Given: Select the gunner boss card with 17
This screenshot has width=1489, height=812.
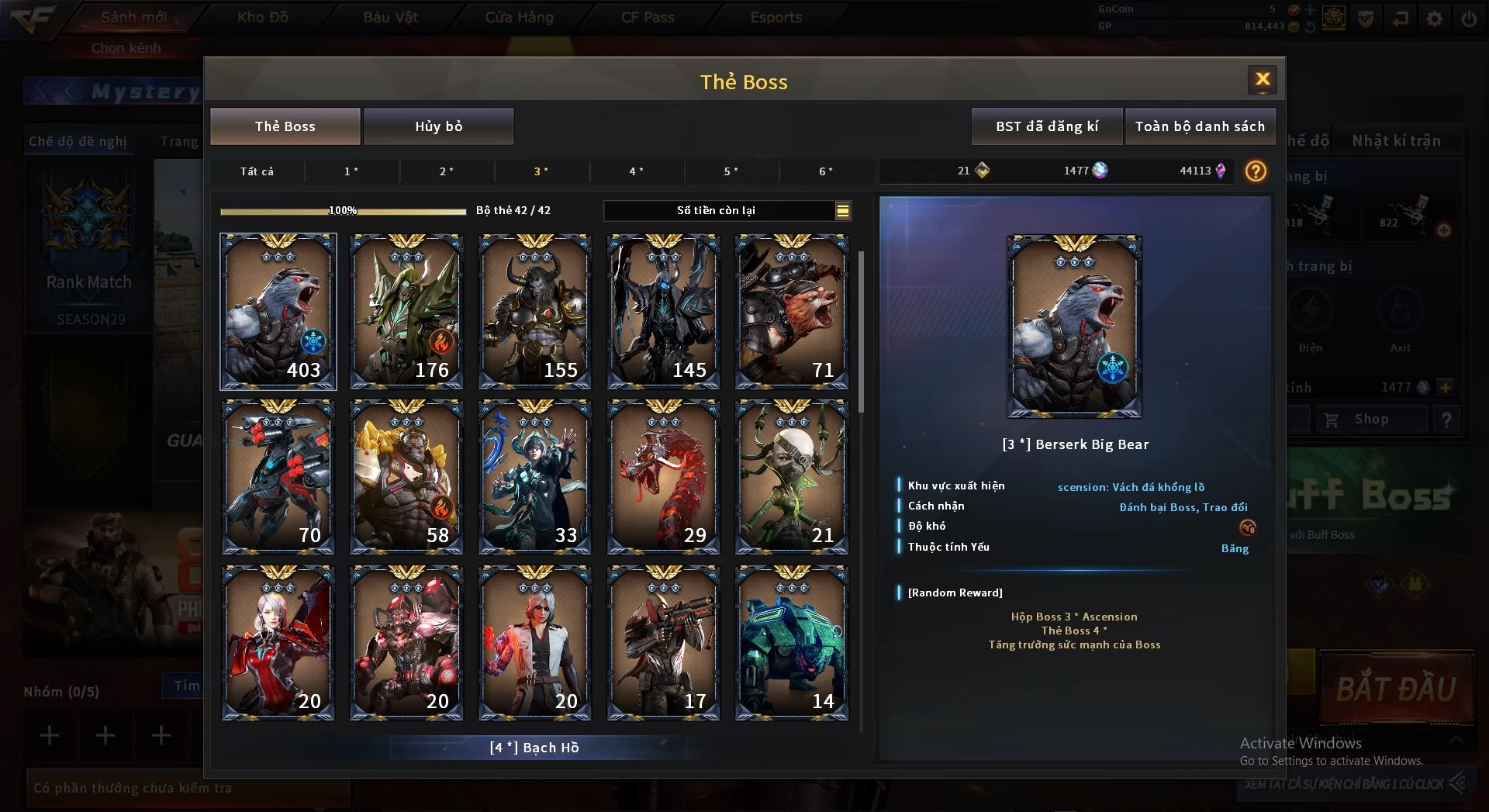Looking at the screenshot, I should click(663, 643).
